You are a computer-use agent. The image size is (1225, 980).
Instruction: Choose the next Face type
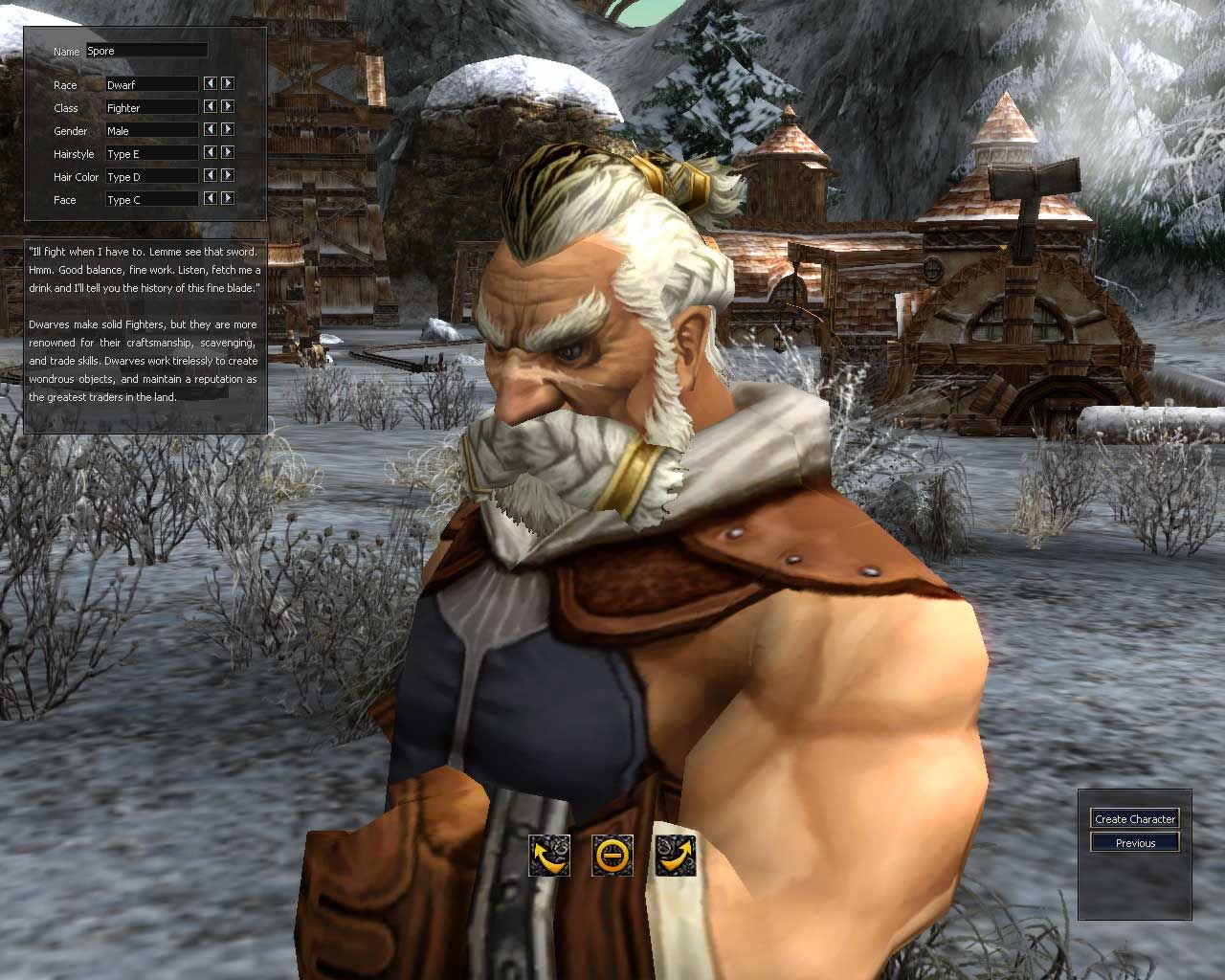coord(228,198)
